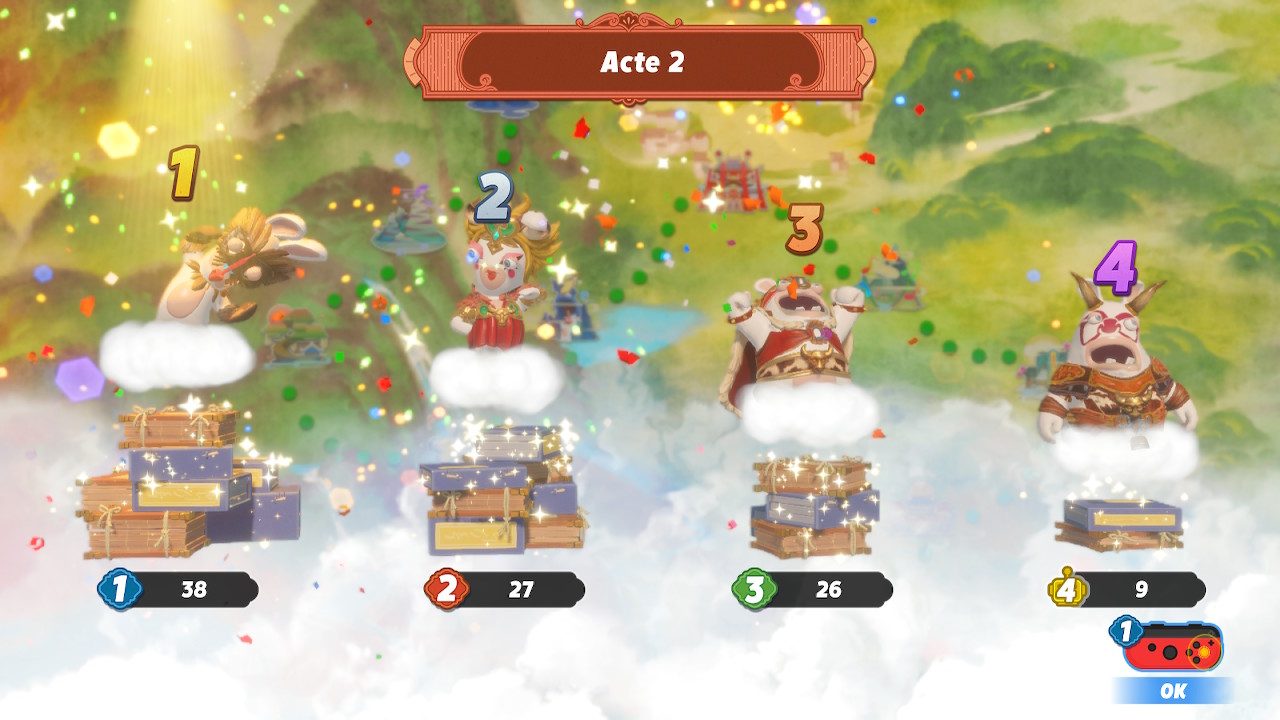Confirm the Acte 2 results with OK
The image size is (1280, 720).
(x=1173, y=689)
